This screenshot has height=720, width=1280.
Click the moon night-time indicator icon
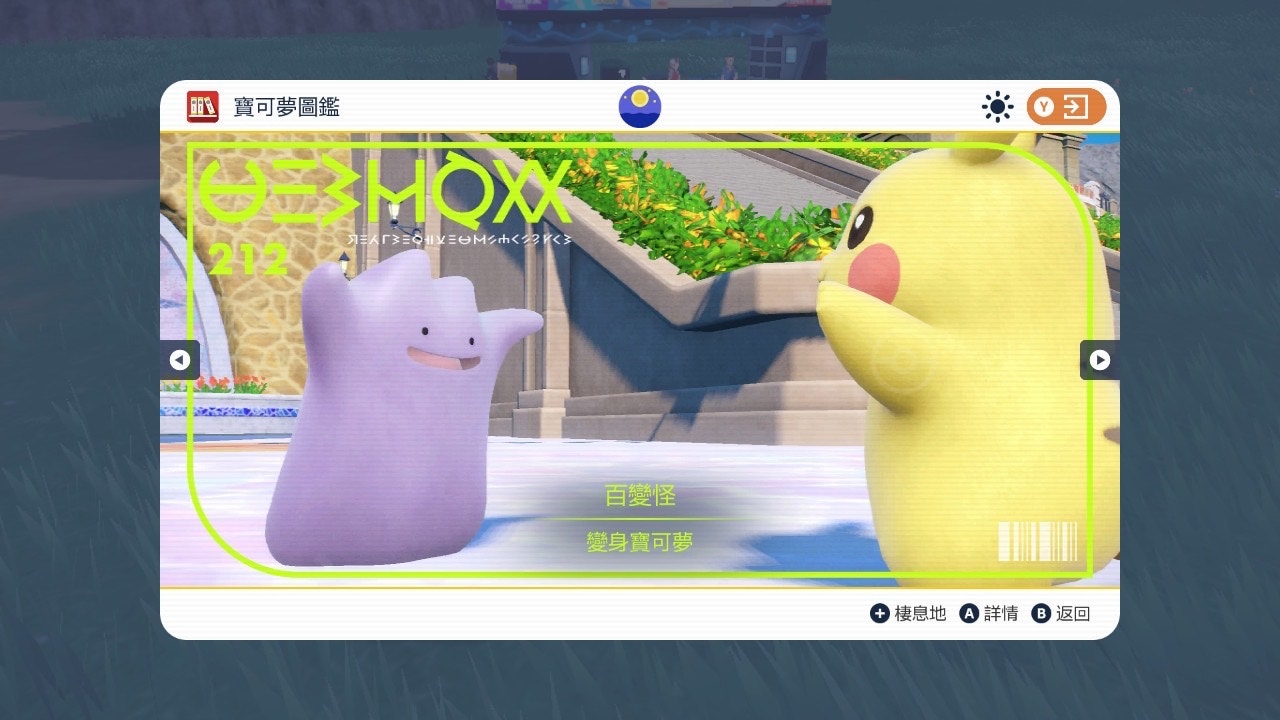pos(639,106)
